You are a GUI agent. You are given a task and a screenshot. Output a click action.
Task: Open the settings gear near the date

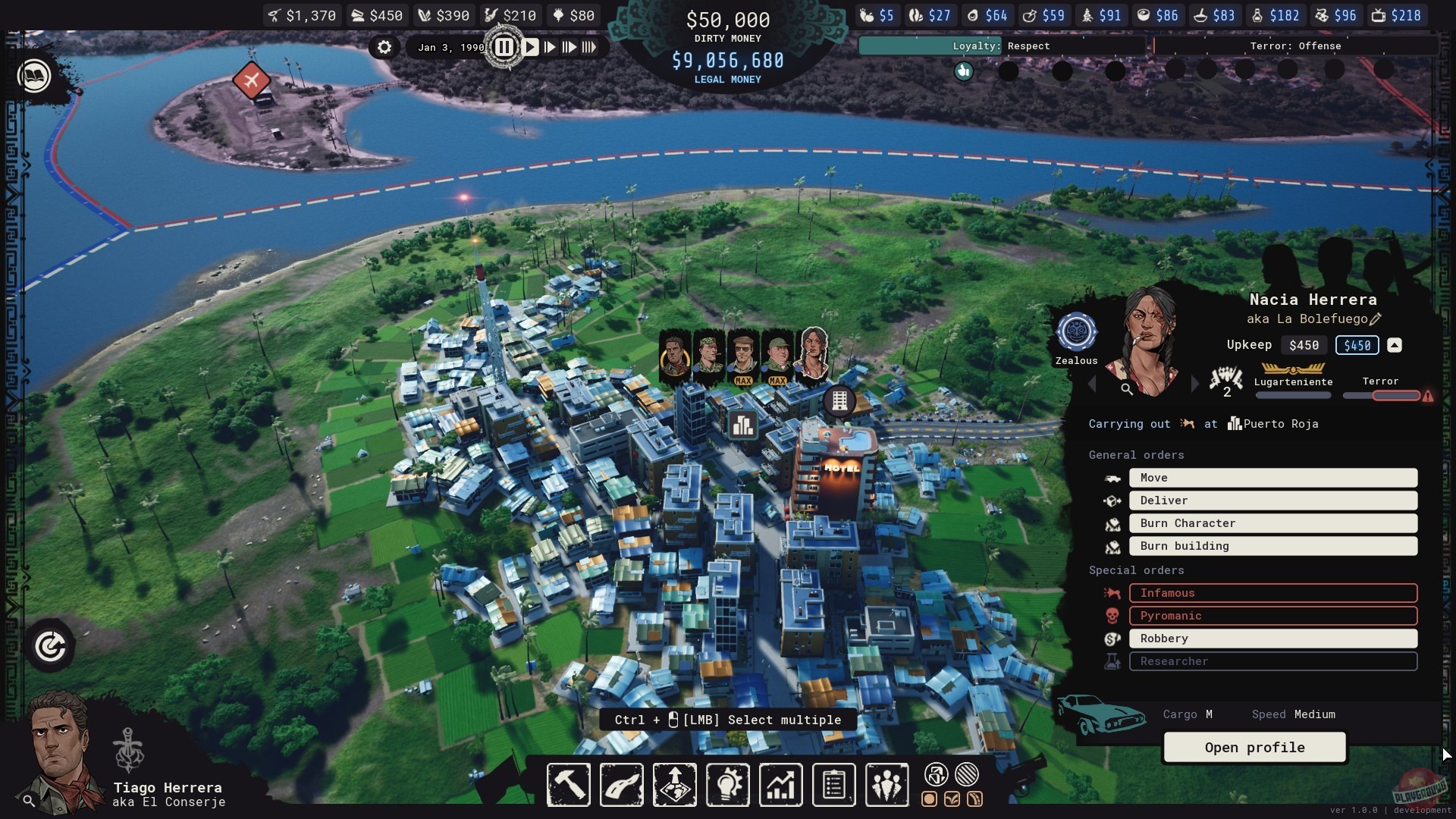pos(384,47)
